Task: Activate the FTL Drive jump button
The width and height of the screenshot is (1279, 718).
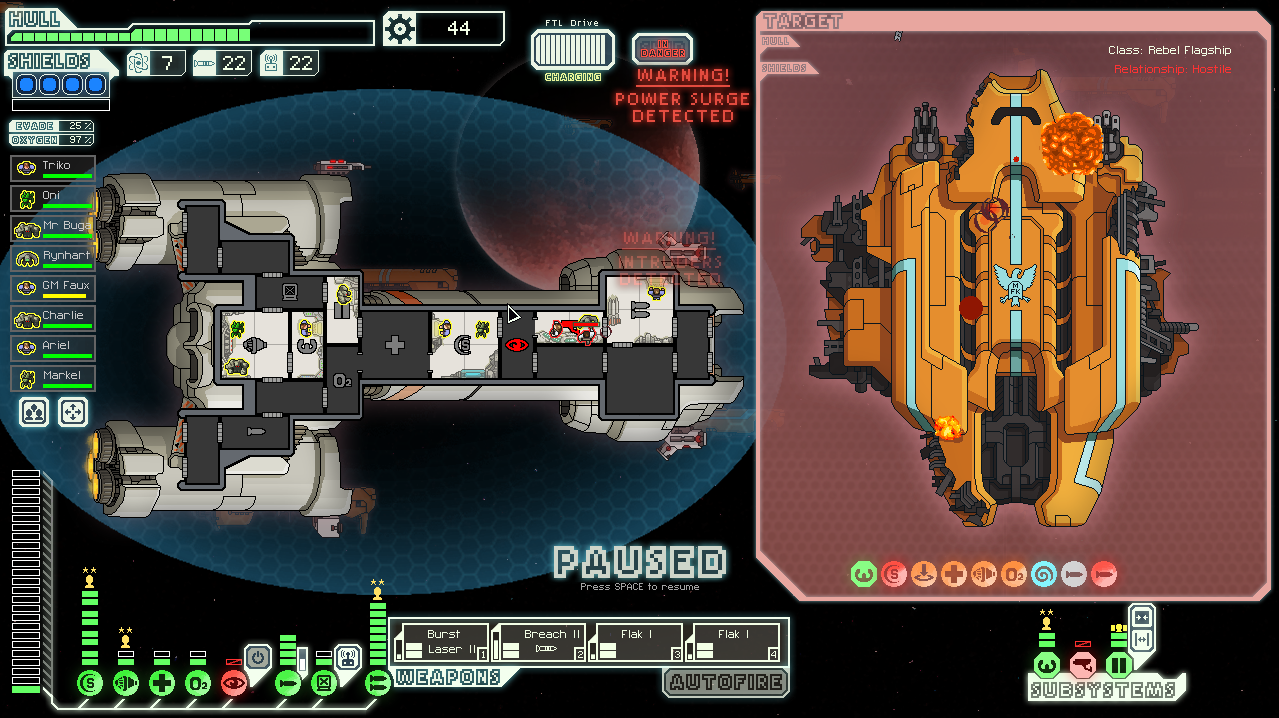Action: [x=572, y=49]
